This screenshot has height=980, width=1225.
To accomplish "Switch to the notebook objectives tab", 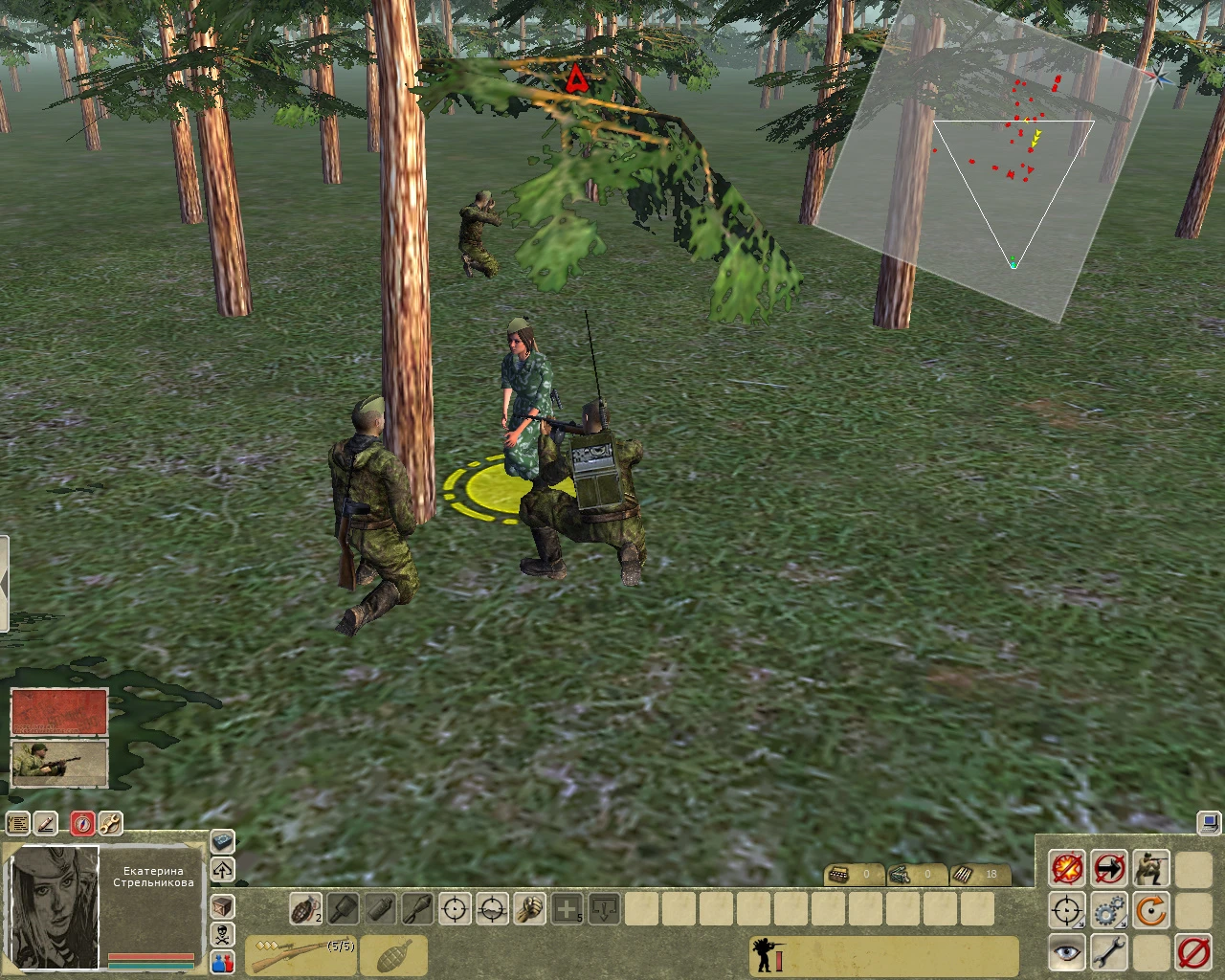I will coord(17,823).
